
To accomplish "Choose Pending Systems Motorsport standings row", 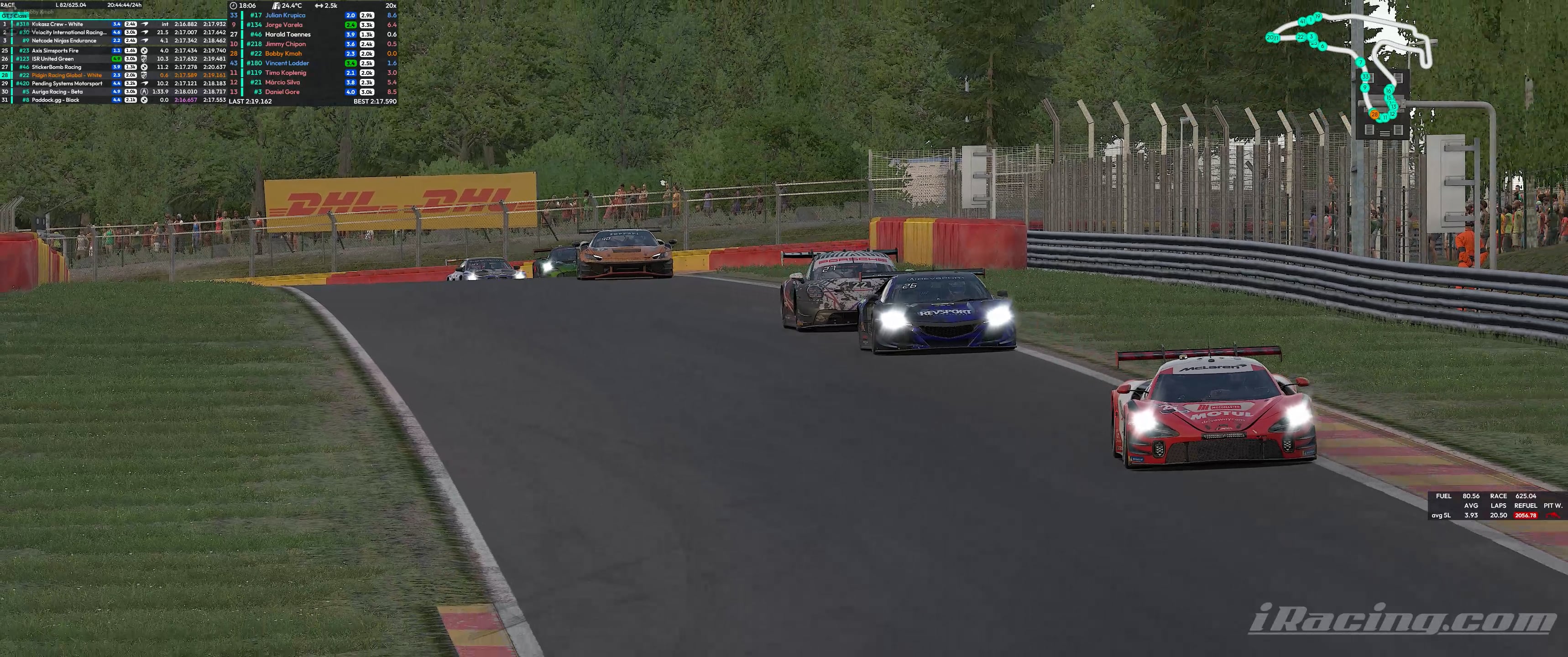I will click(x=67, y=83).
